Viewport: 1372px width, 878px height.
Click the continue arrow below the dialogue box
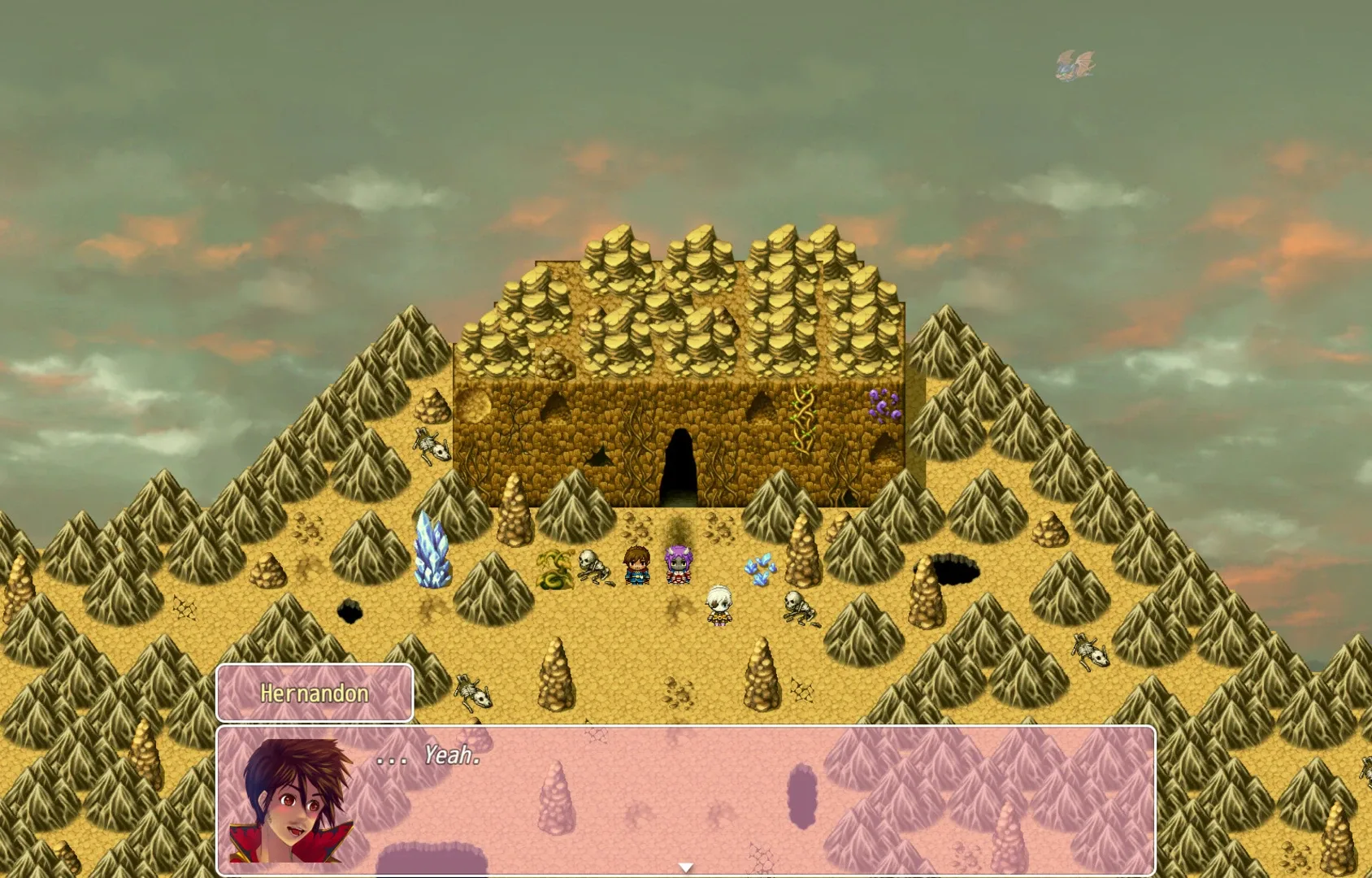[685, 867]
